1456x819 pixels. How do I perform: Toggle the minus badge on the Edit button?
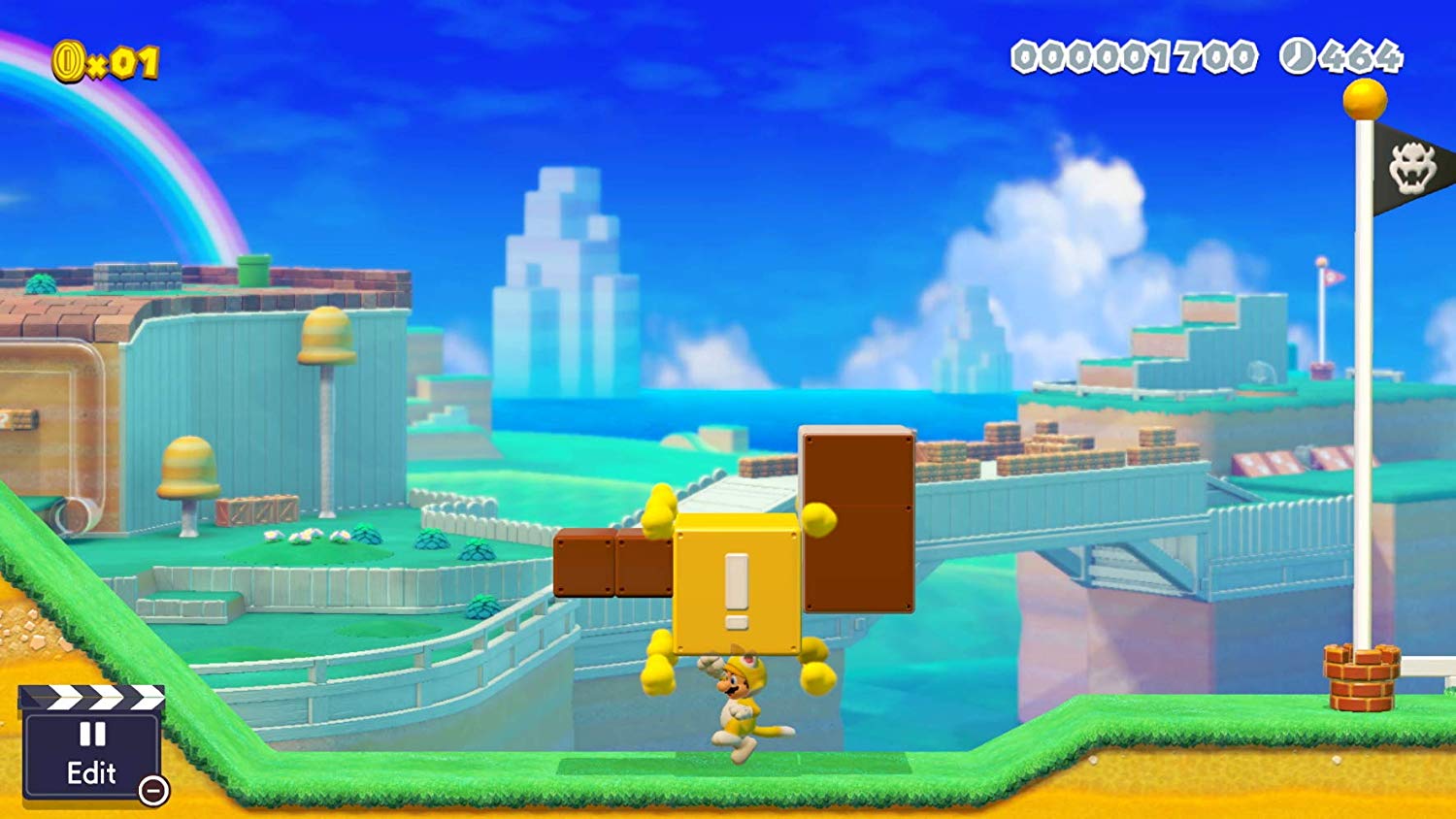[152, 791]
